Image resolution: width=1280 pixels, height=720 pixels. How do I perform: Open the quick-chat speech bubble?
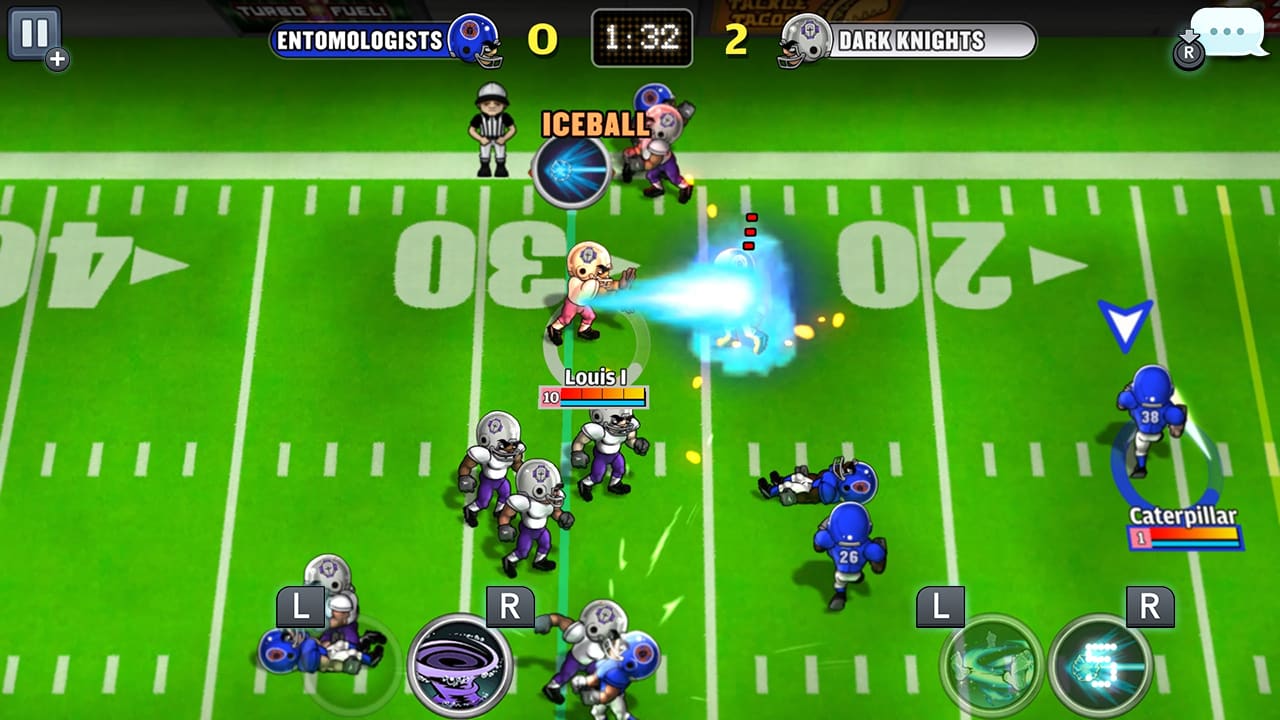(1227, 33)
